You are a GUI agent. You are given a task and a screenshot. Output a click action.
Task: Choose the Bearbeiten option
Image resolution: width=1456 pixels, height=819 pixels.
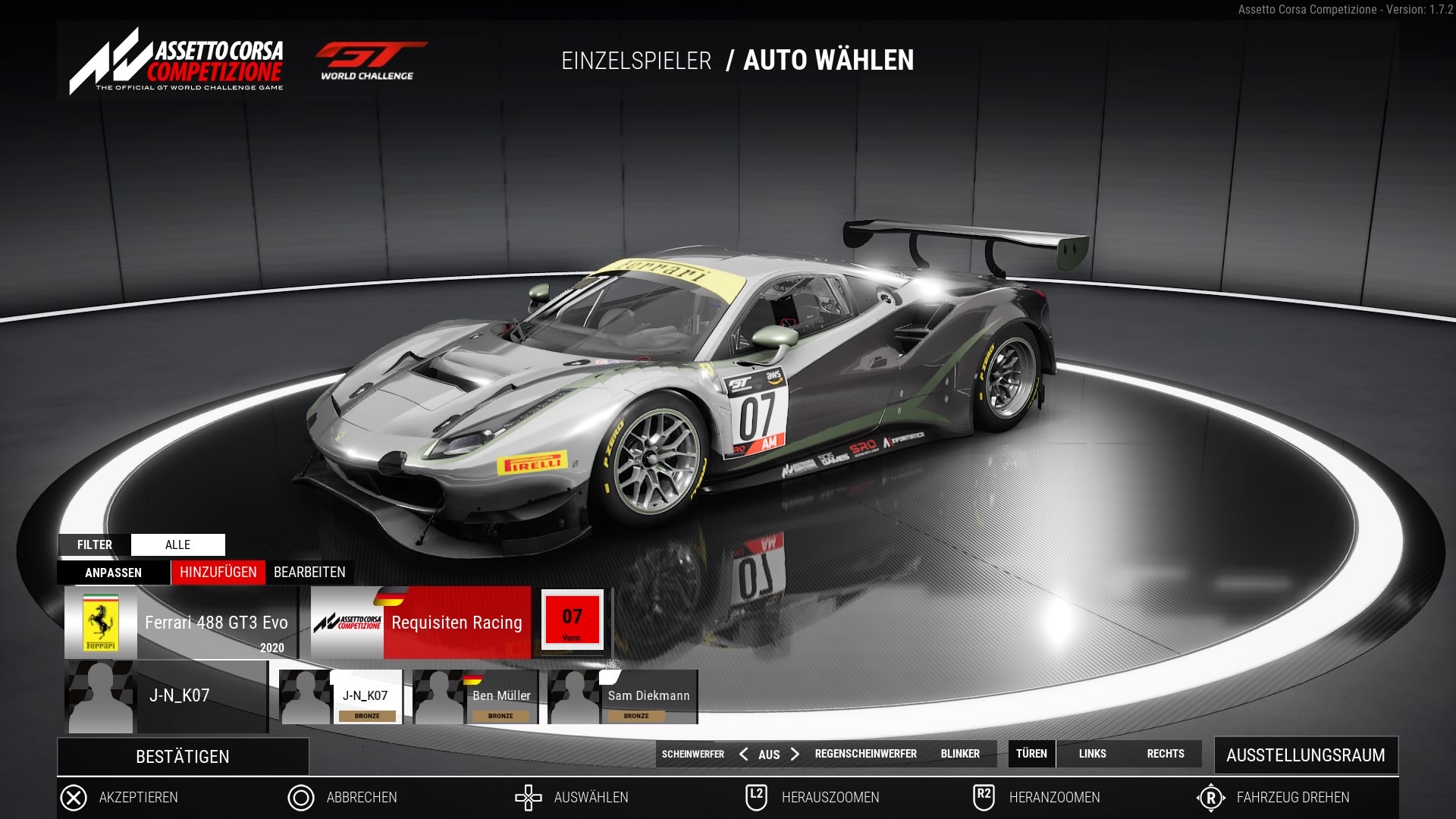[309, 573]
